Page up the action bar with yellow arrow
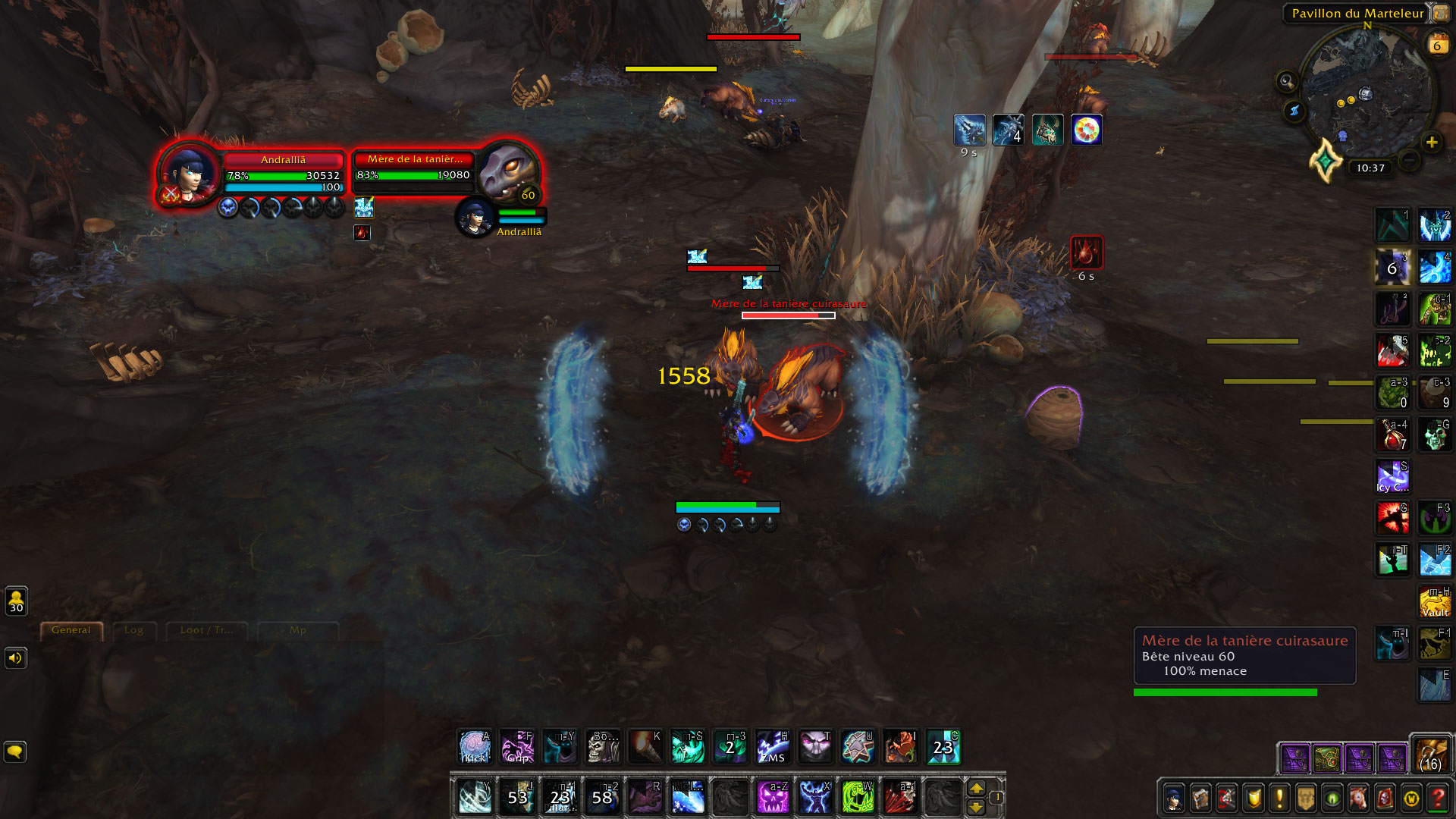Screen dimensions: 1456x819 coord(977,789)
